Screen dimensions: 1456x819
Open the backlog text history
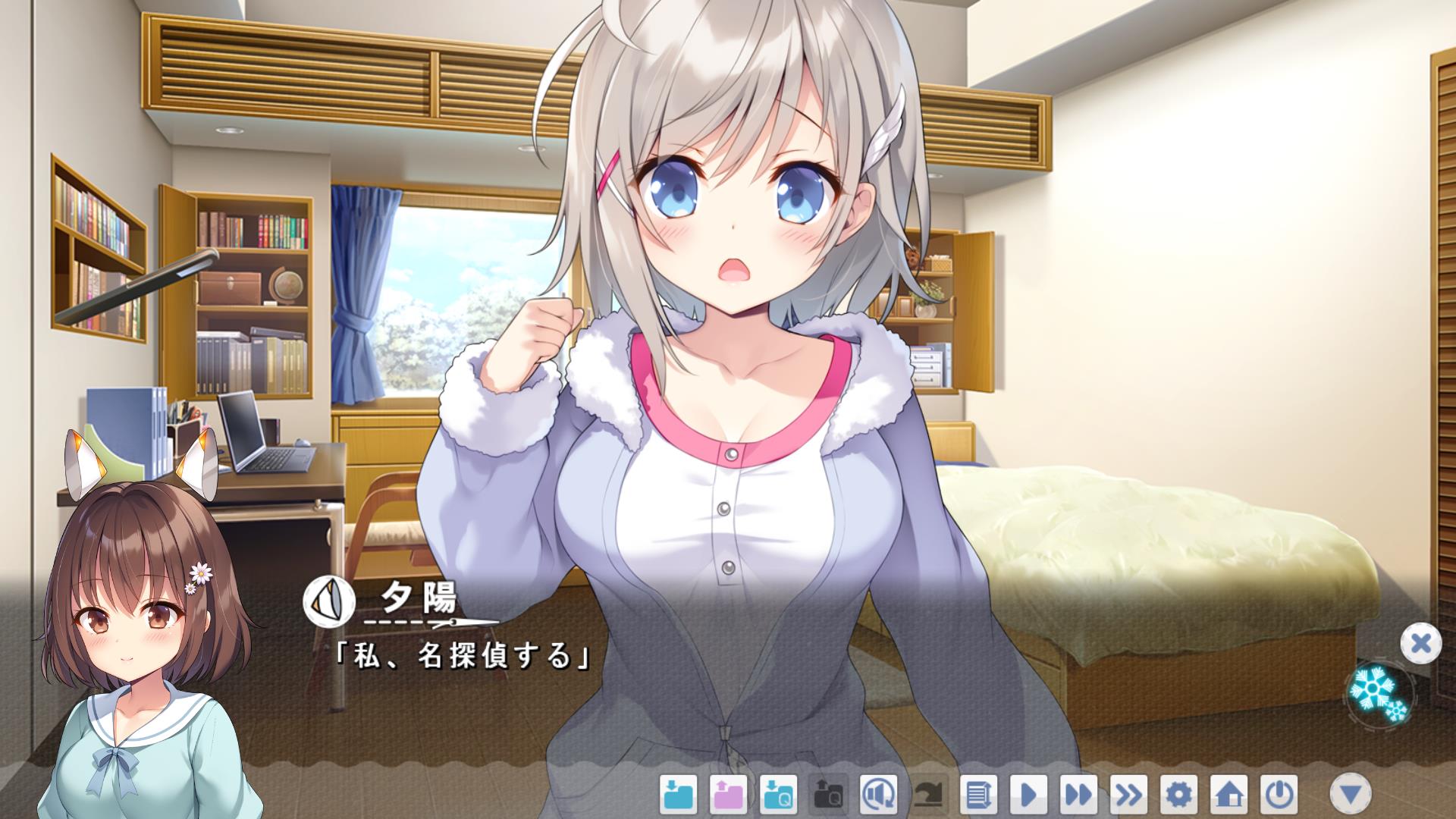point(978,795)
